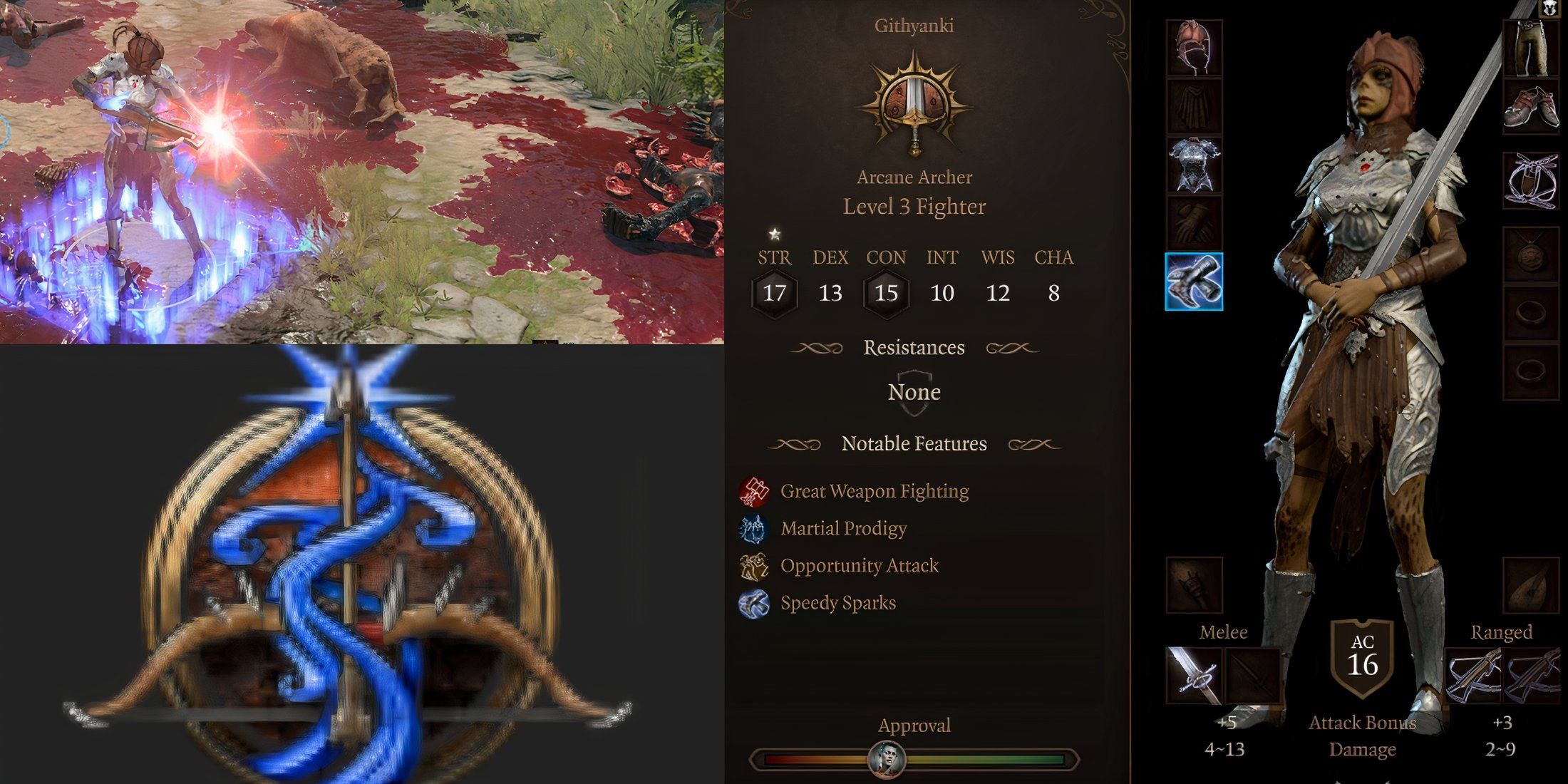Click the Opportunity Attack feature icon

click(x=755, y=565)
